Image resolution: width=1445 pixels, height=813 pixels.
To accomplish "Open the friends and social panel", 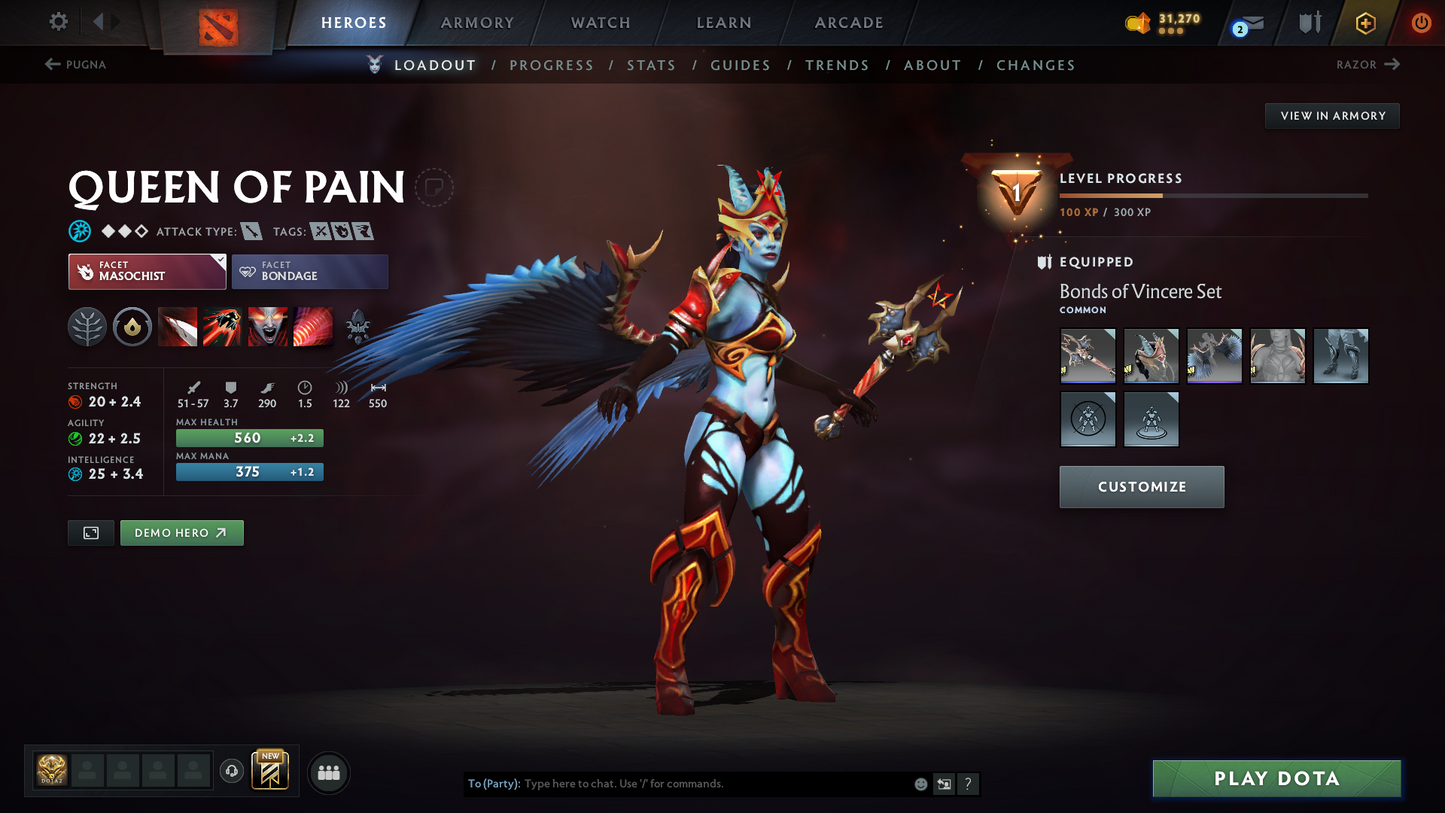I will [329, 771].
